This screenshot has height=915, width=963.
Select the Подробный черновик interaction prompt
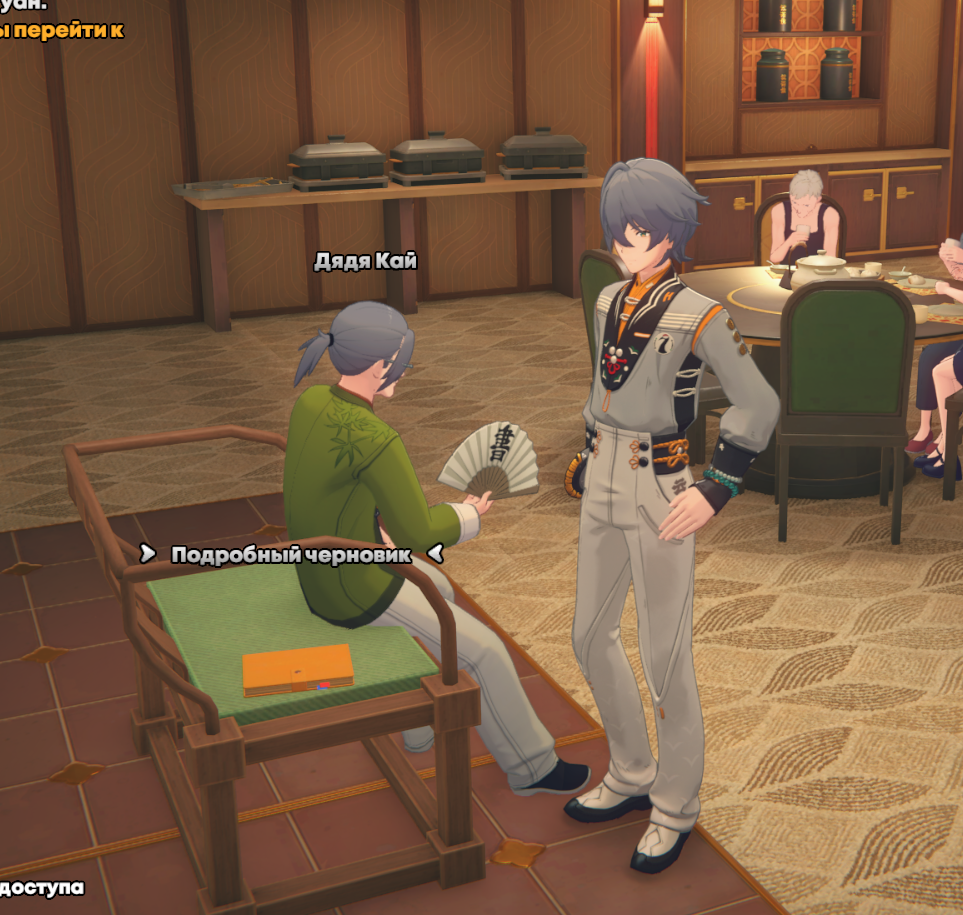tap(290, 554)
